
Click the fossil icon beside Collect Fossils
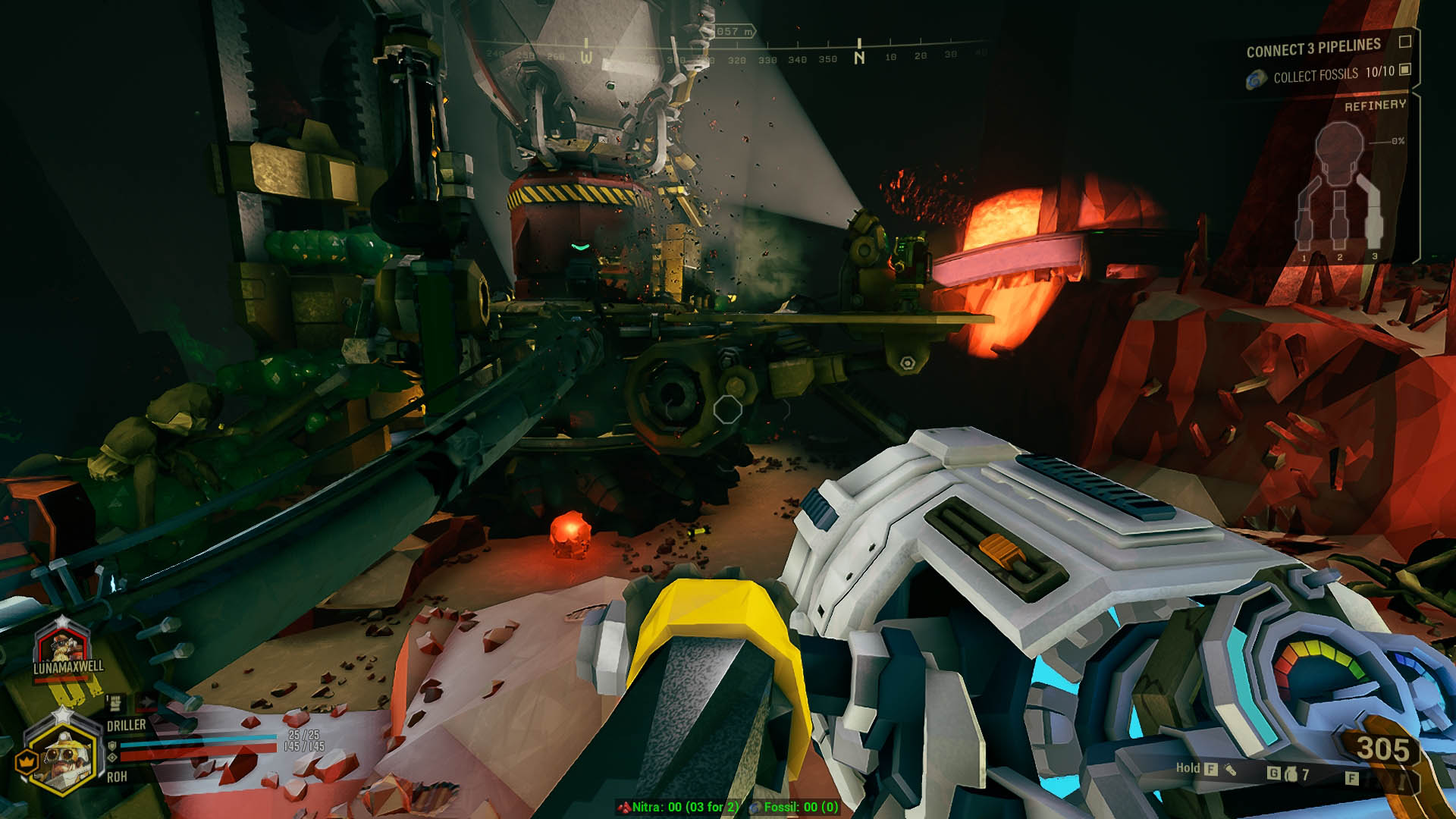tap(1257, 78)
